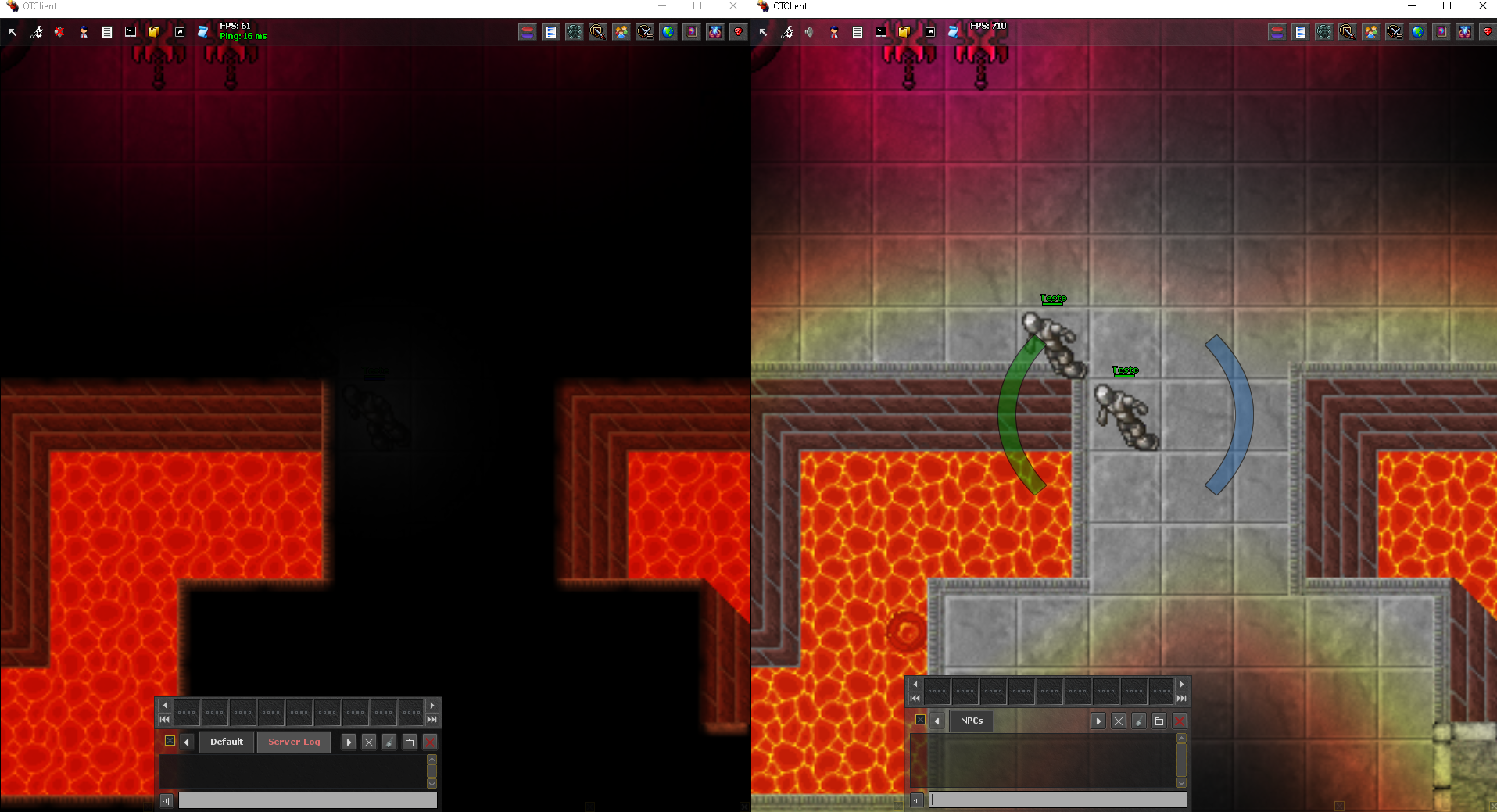Viewport: 1497px width, 812px height.
Task: Click the help question mark icon
Action: pyautogui.click(x=738, y=31)
